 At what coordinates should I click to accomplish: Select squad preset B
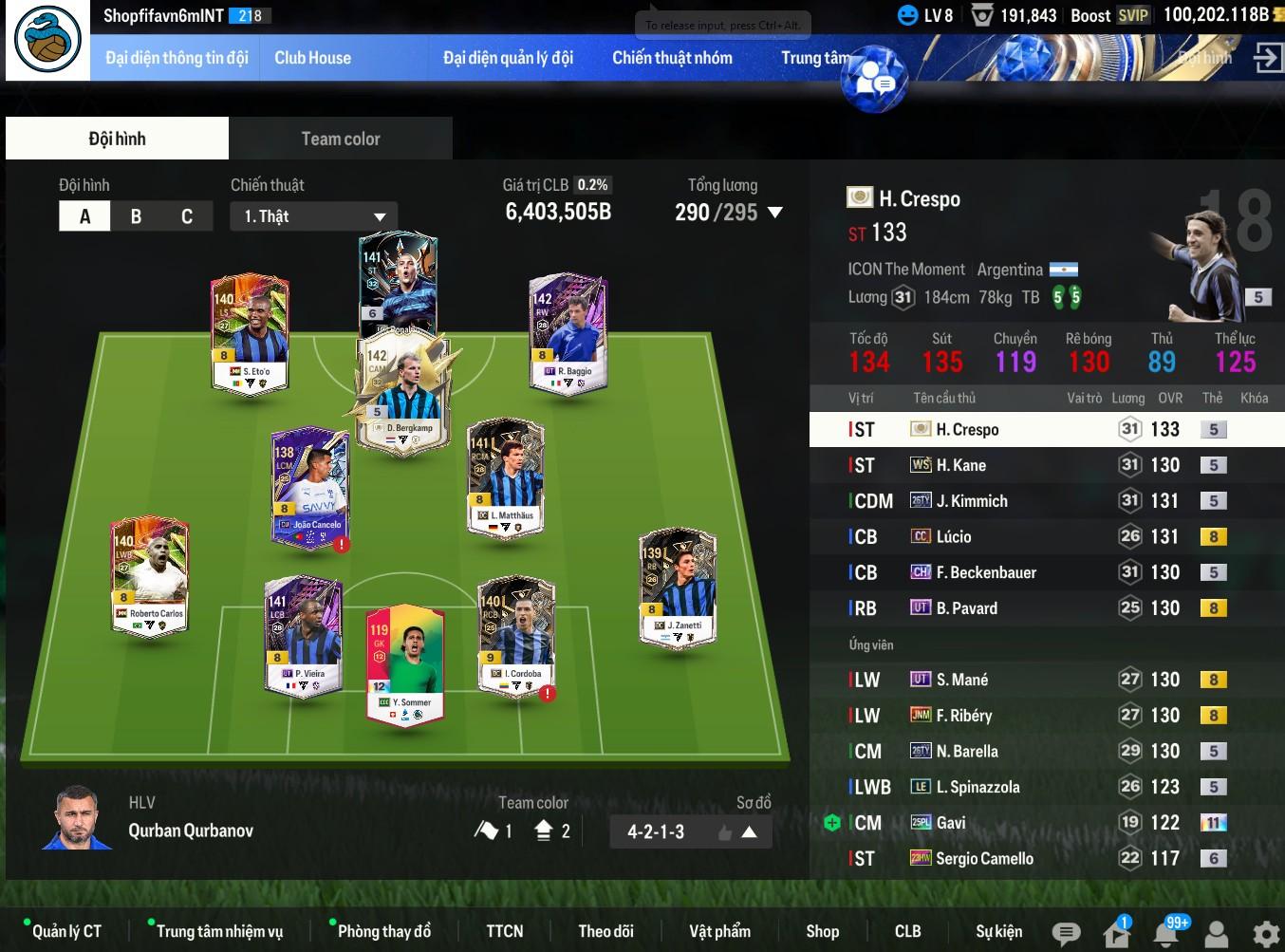[x=136, y=216]
